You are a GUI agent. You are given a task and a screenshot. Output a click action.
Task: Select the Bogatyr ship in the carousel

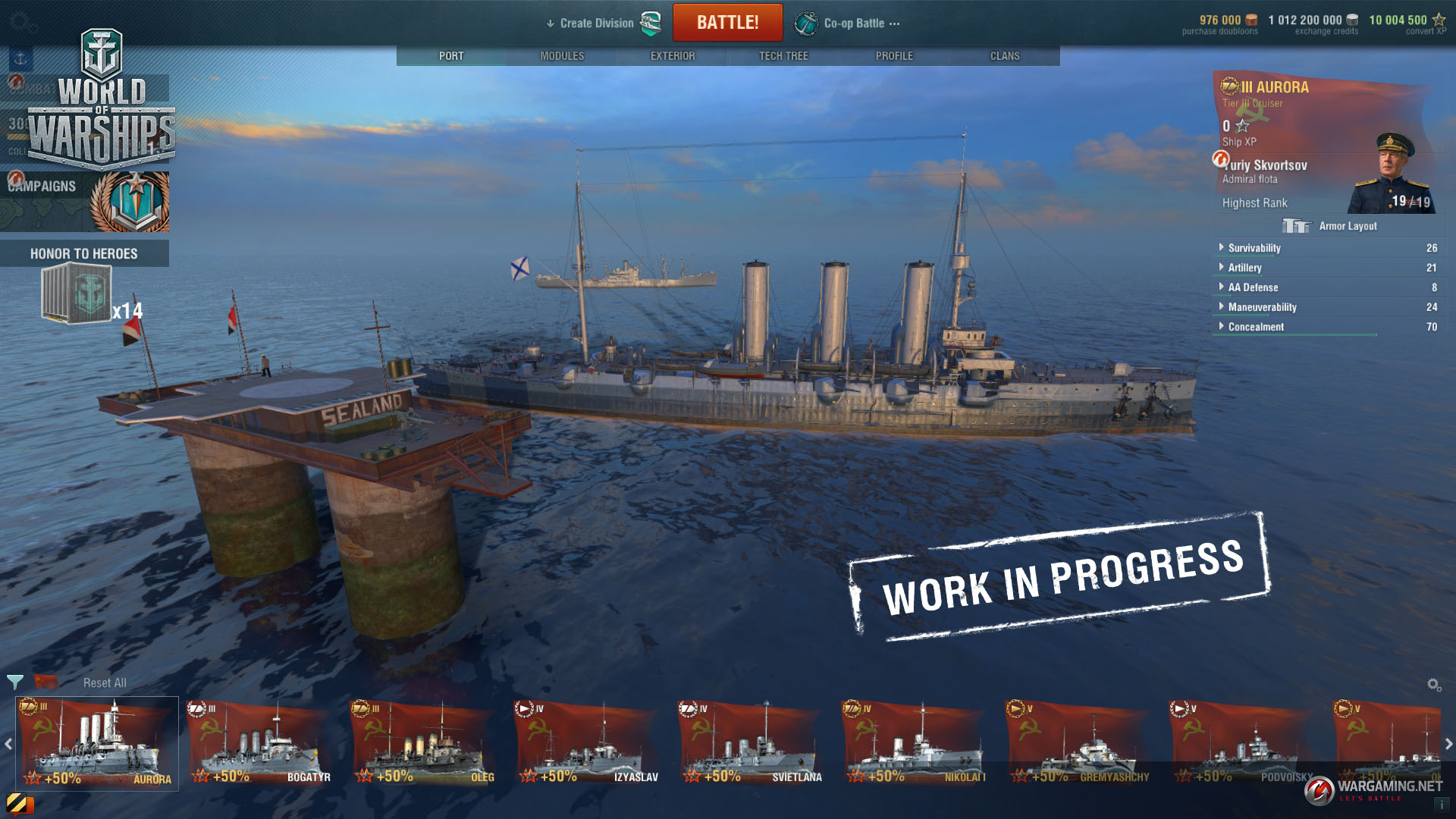[x=259, y=744]
